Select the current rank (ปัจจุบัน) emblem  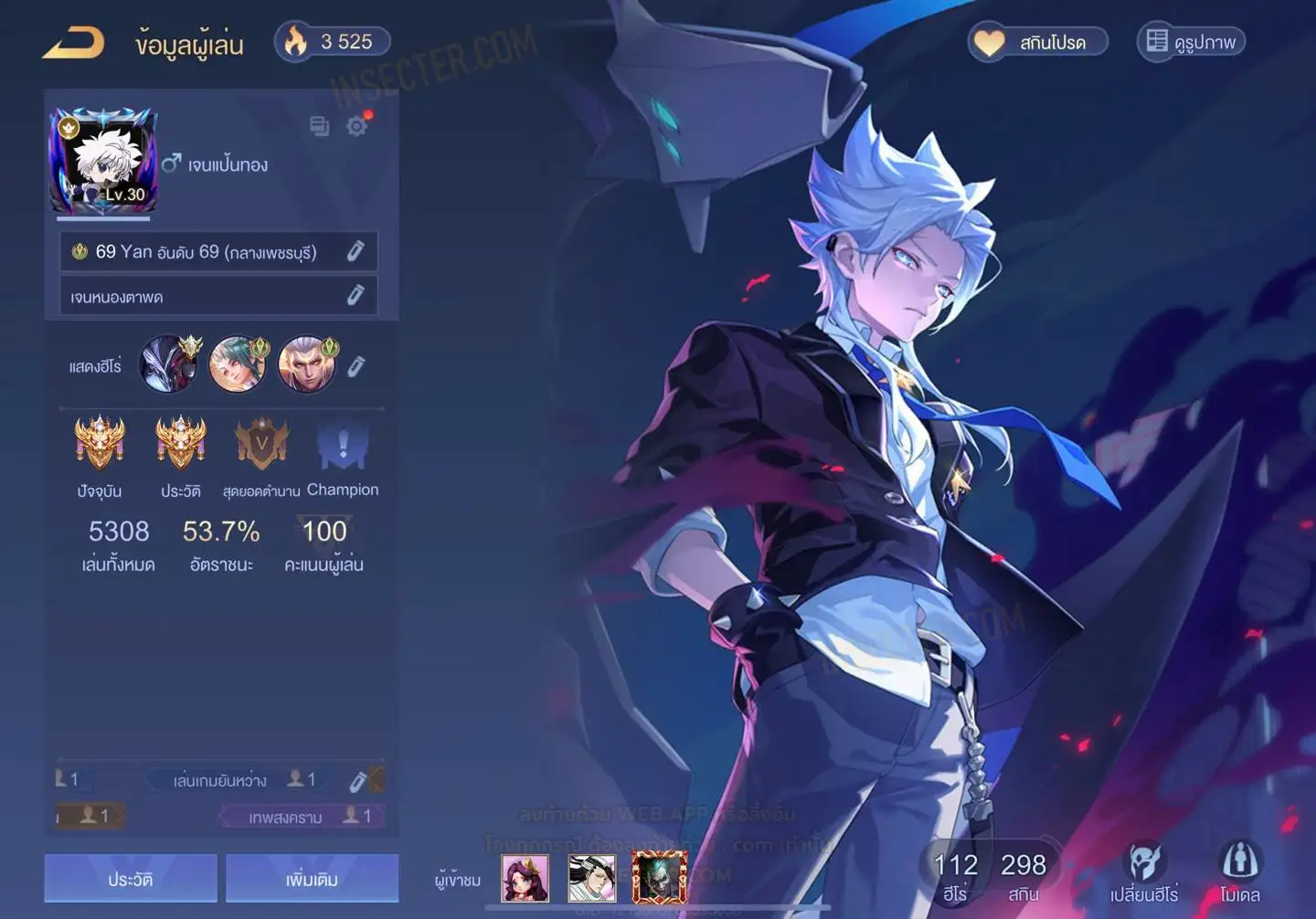100,446
